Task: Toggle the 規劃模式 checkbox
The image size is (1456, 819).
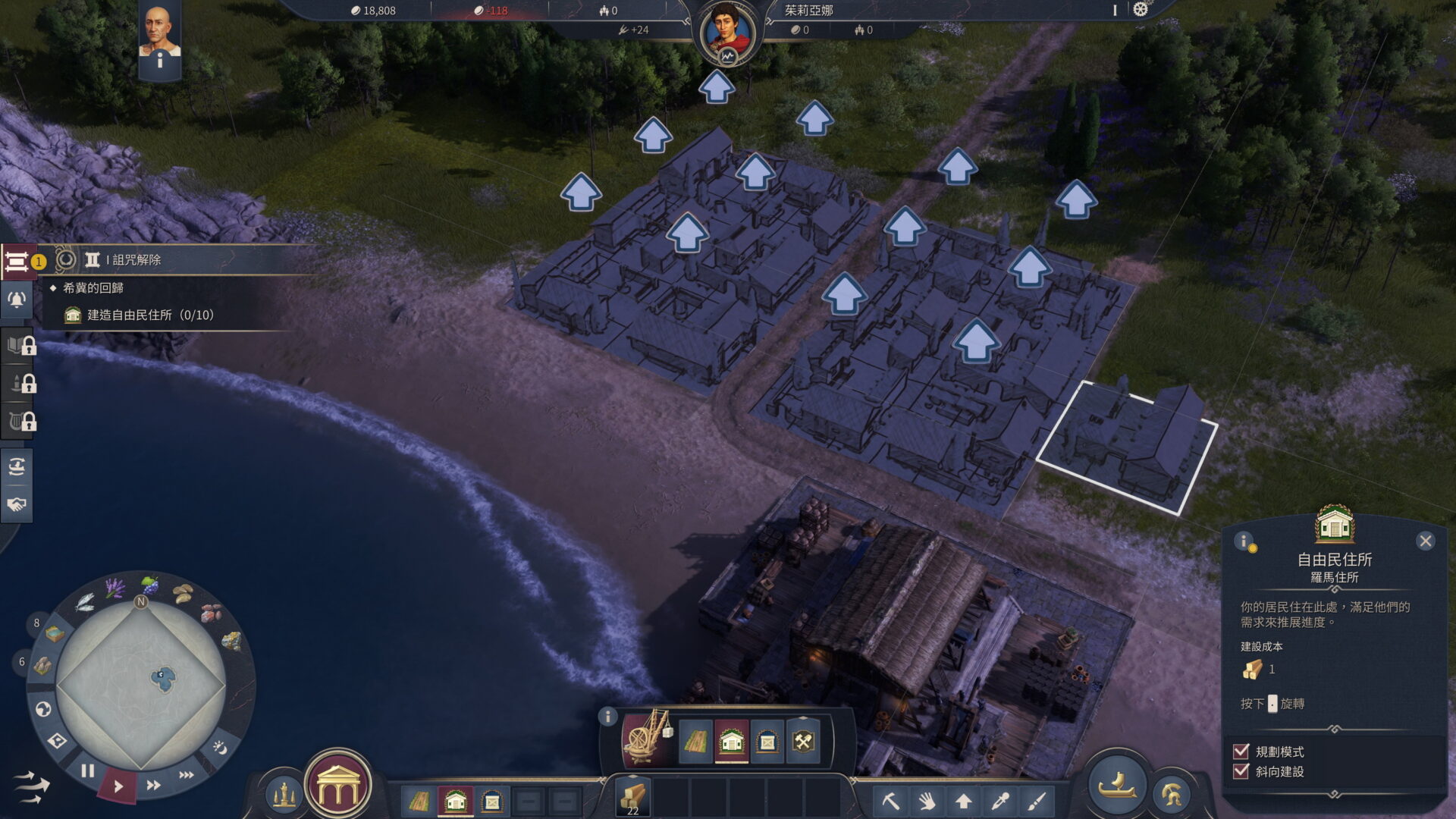Action: [x=1241, y=752]
